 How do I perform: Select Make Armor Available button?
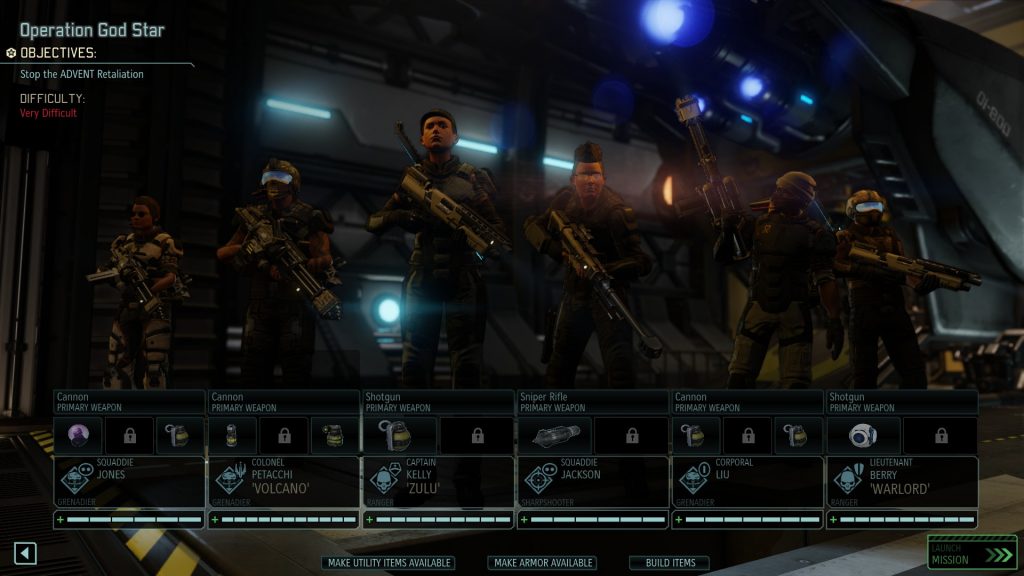coord(542,563)
